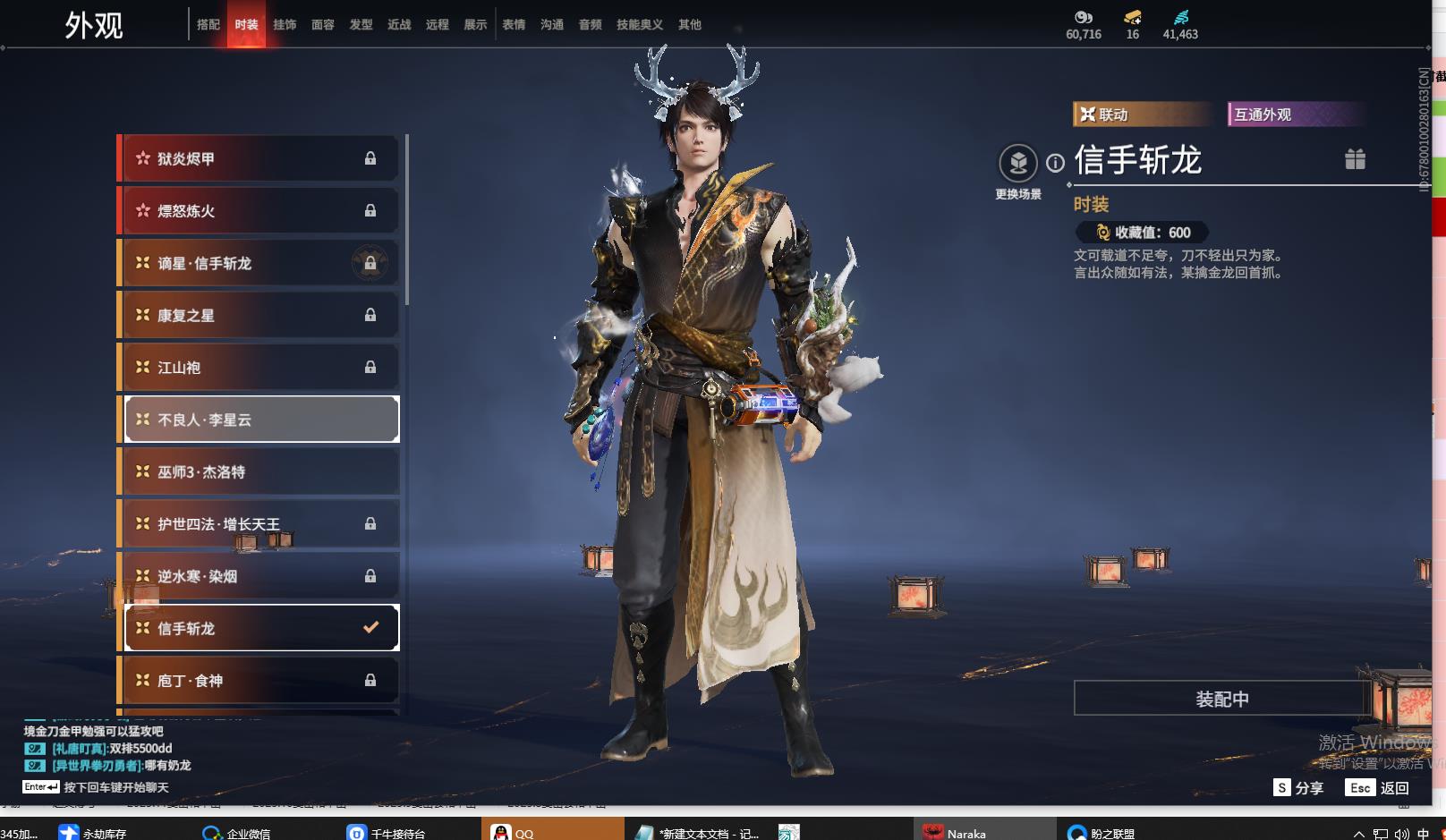
Task: Open the 挂饰 accessories tab
Action: pos(285,25)
